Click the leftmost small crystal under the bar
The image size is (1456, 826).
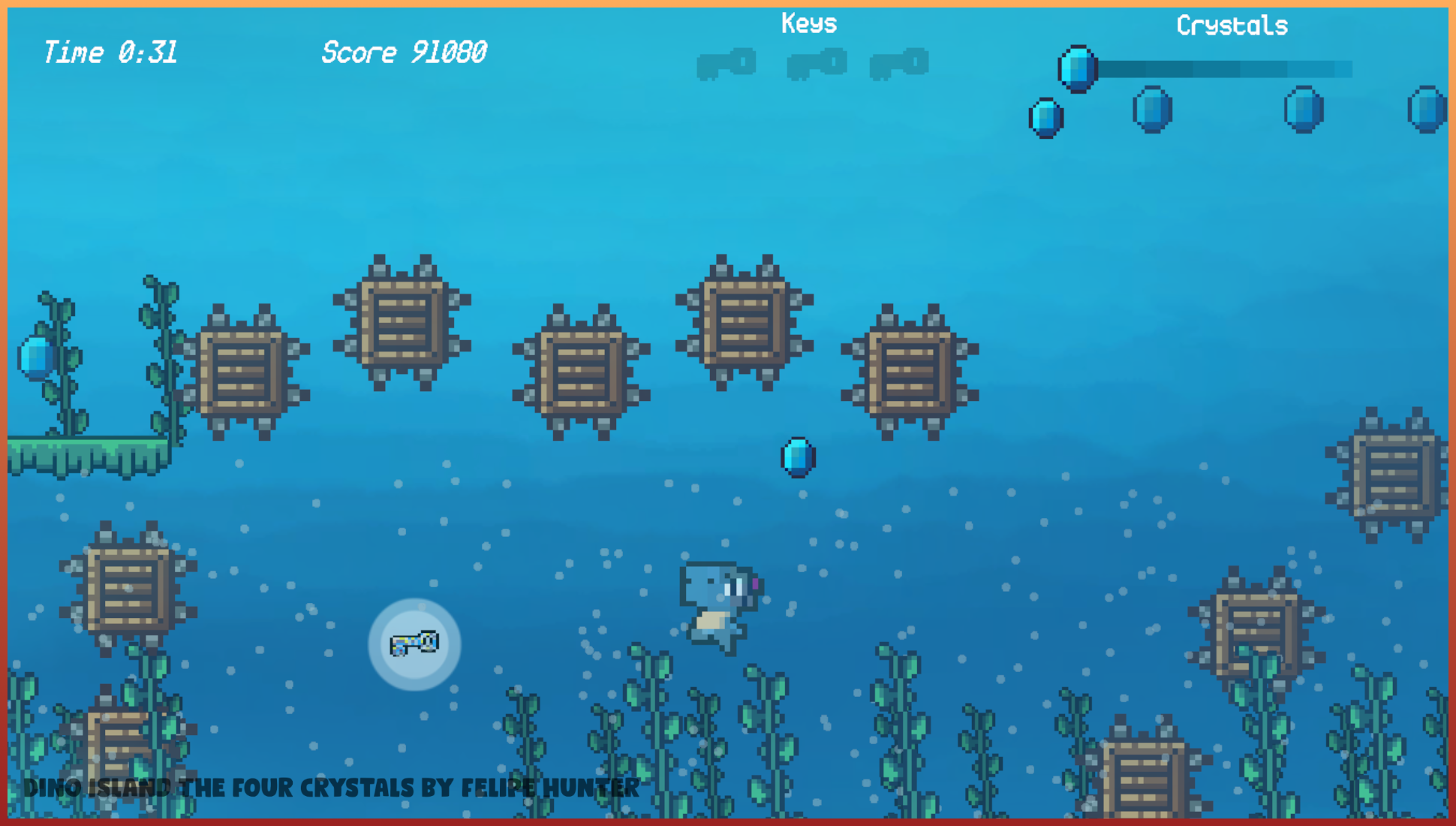(1046, 119)
